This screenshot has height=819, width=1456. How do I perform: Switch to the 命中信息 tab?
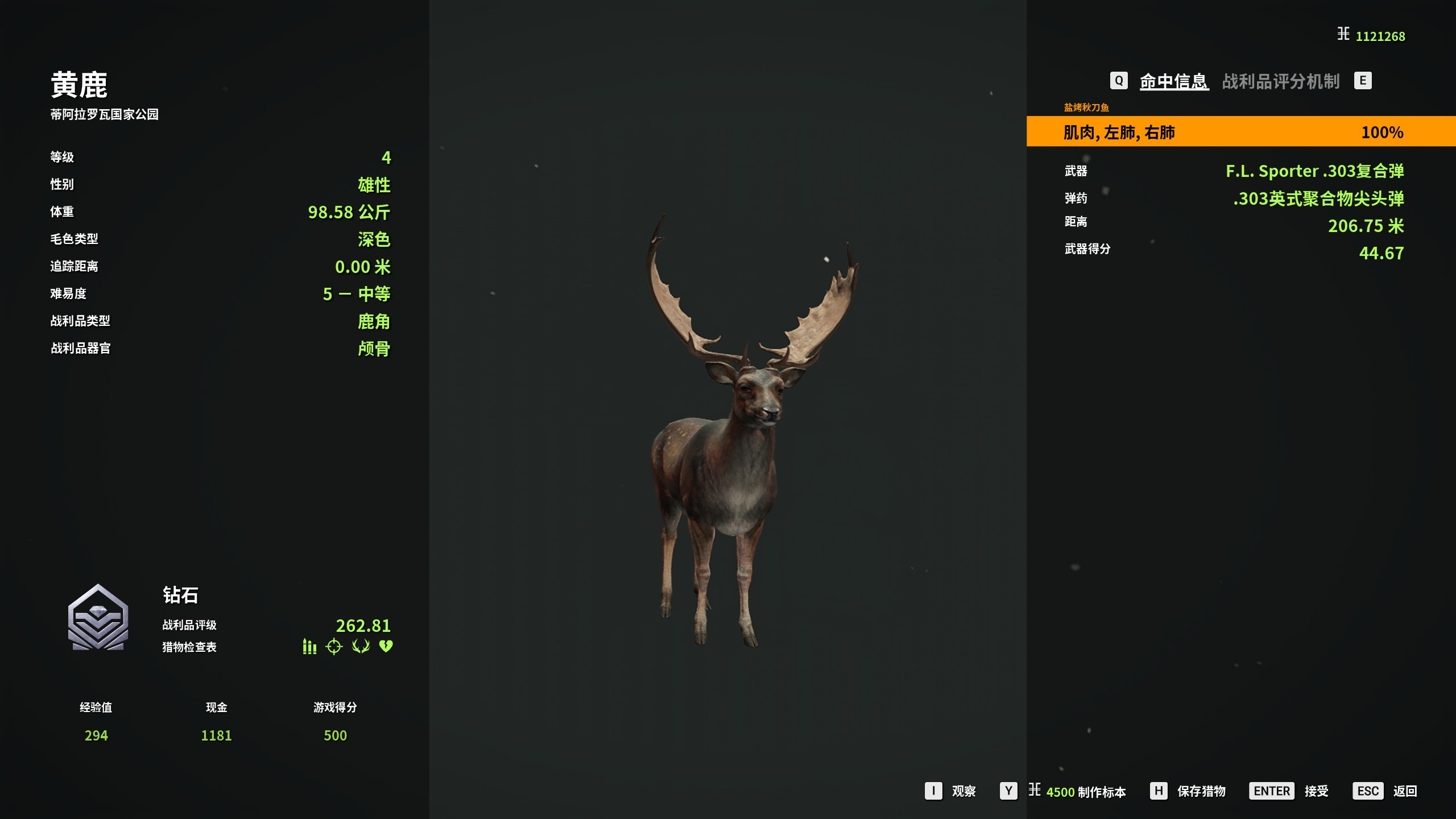tap(1173, 81)
